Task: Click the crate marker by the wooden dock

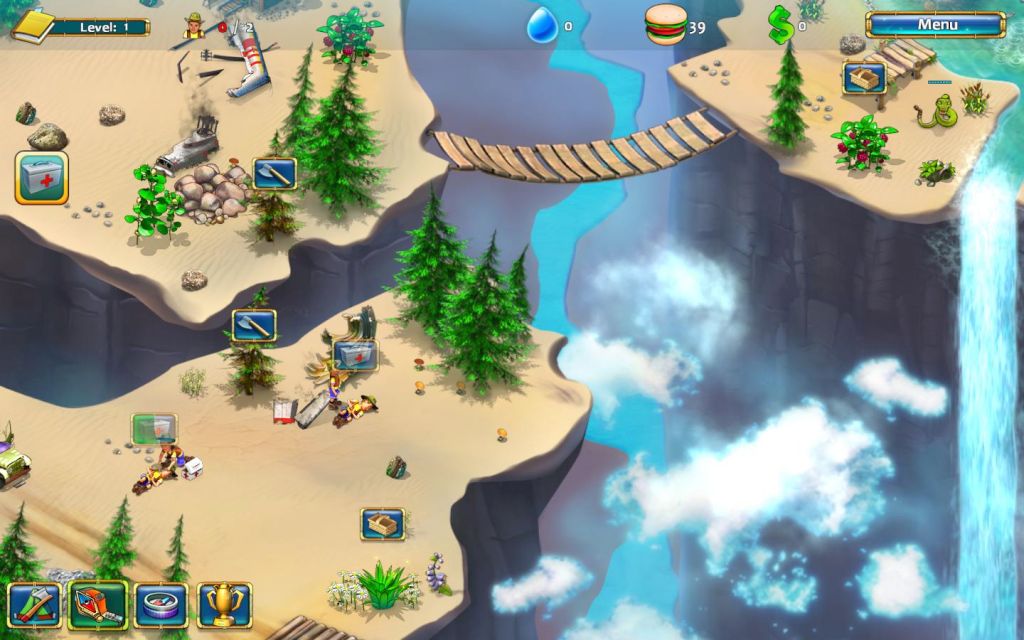Action: pyautogui.click(x=863, y=78)
